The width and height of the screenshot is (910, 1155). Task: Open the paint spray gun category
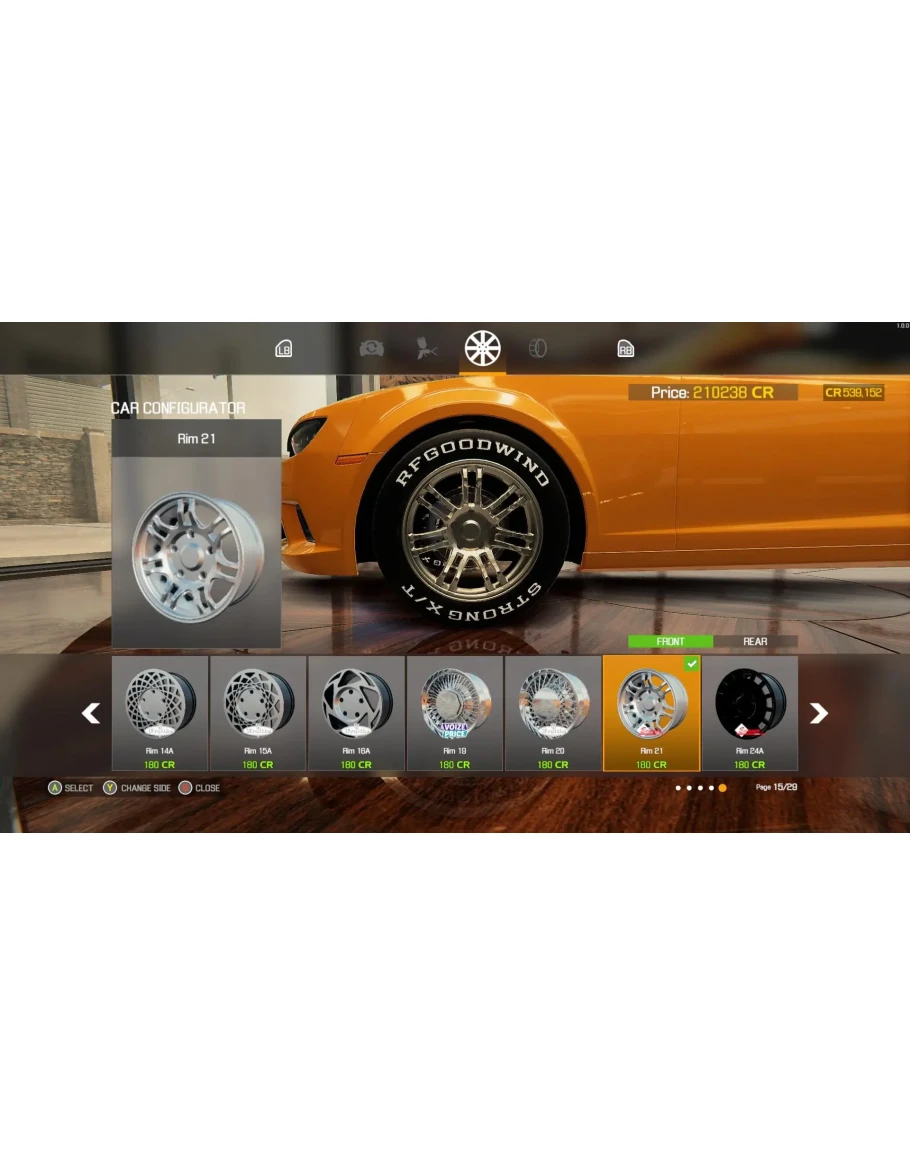click(429, 348)
